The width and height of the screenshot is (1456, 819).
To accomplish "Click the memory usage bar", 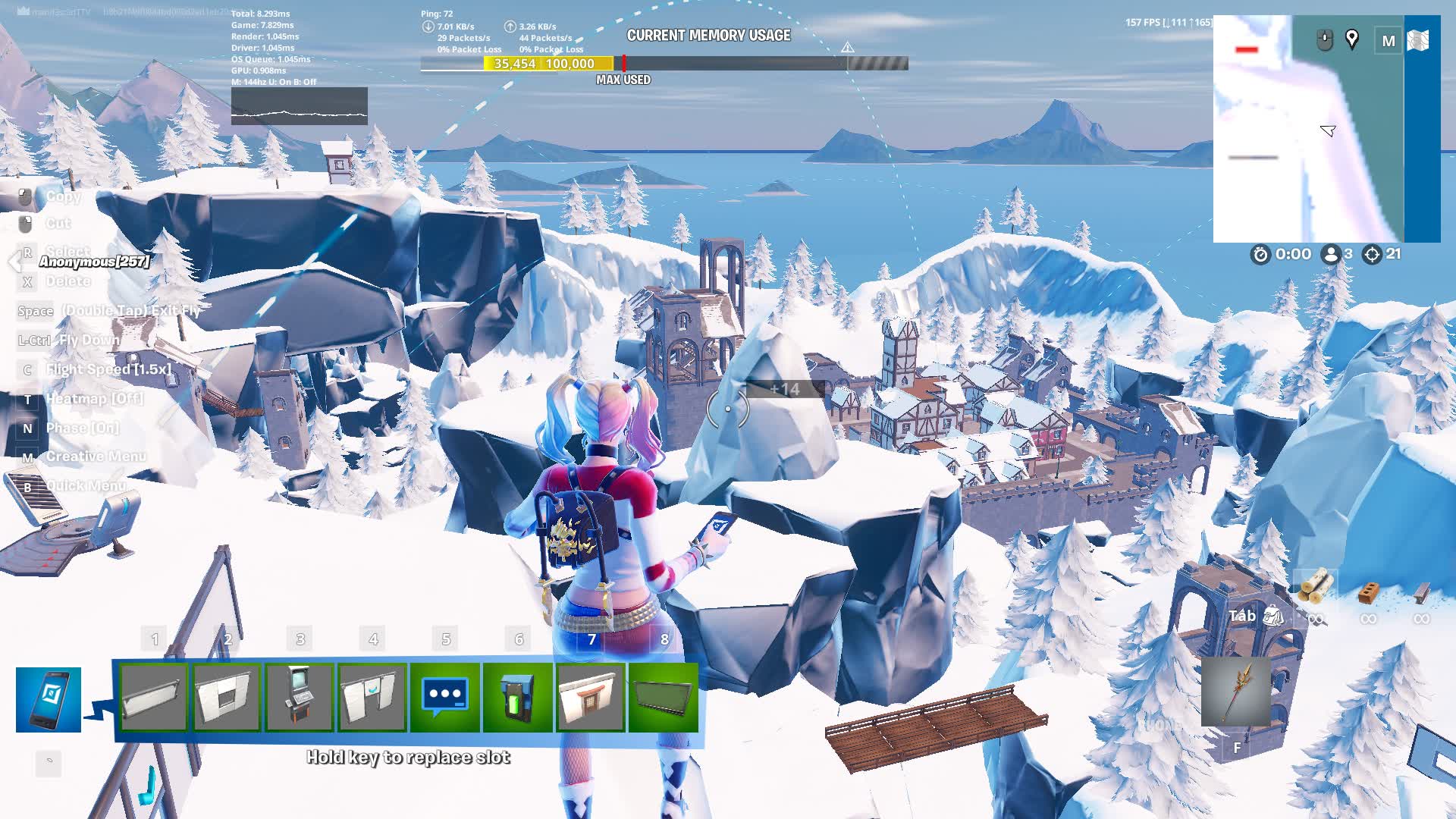I will pyautogui.click(x=664, y=64).
